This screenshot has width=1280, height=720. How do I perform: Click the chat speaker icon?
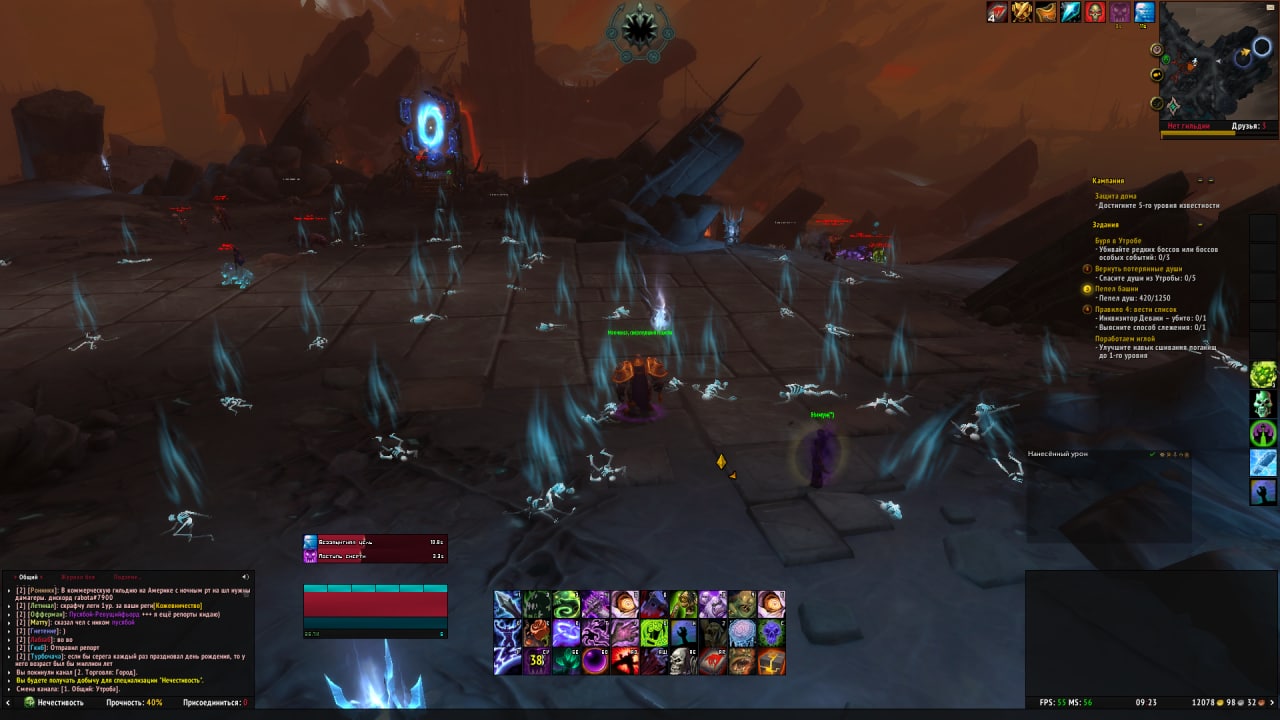pyautogui.click(x=246, y=577)
